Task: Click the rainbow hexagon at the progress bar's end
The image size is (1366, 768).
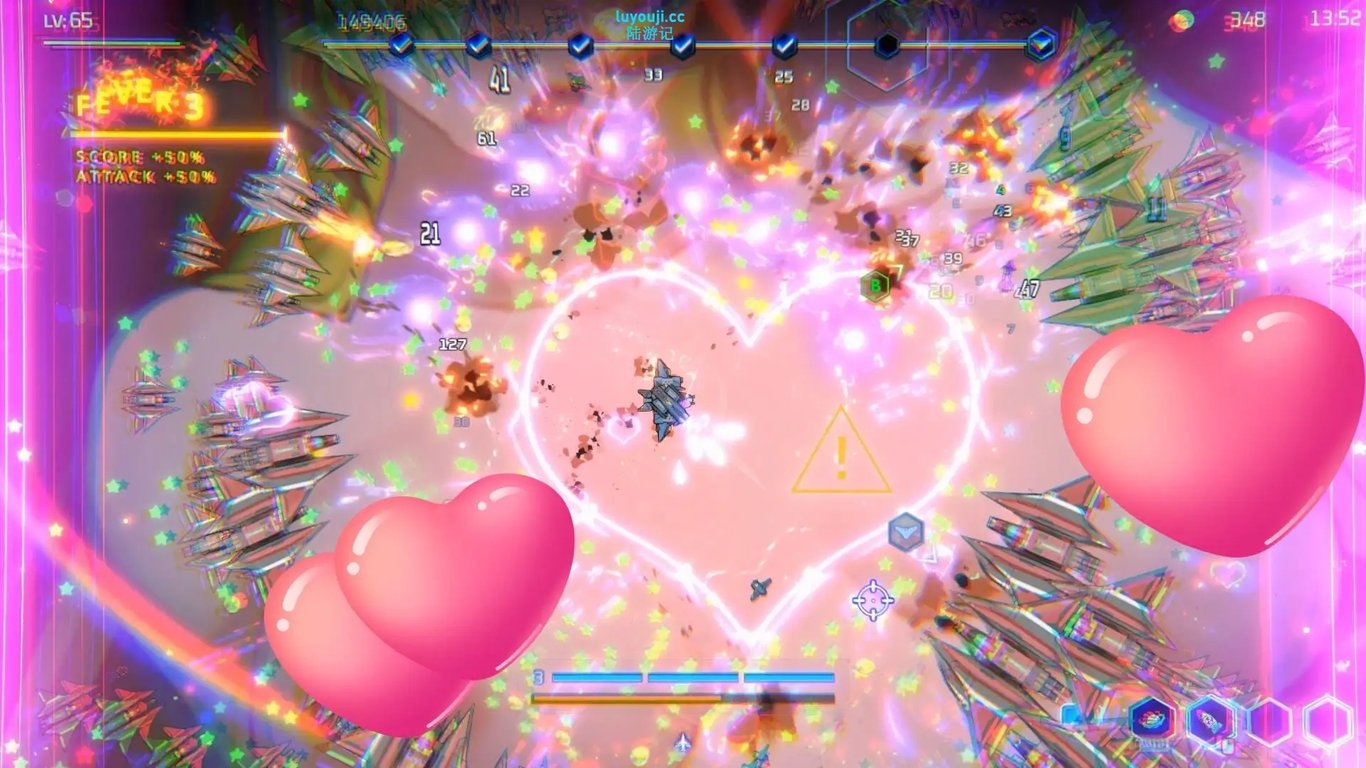Action: tap(1040, 43)
